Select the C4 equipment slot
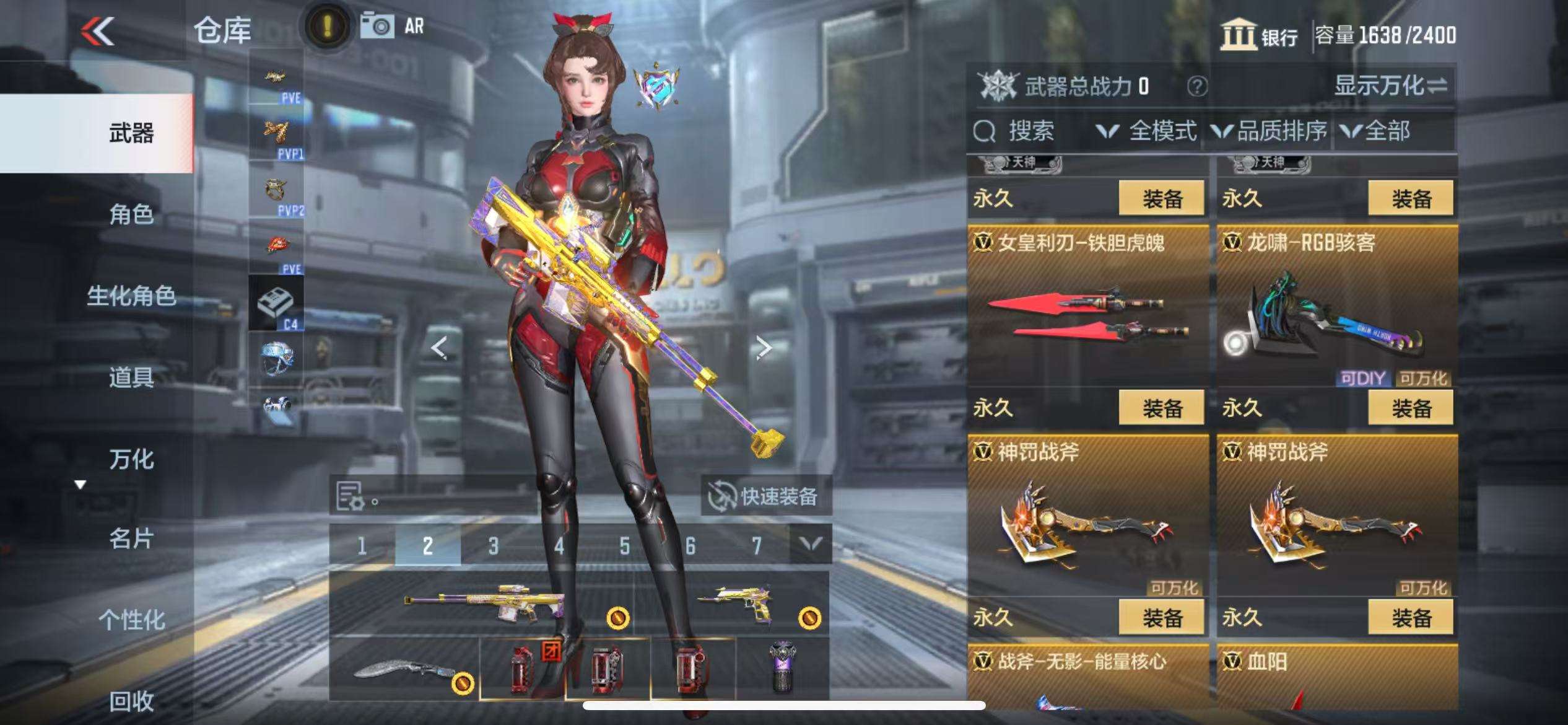Viewport: 1568px width, 725px height. 276,304
